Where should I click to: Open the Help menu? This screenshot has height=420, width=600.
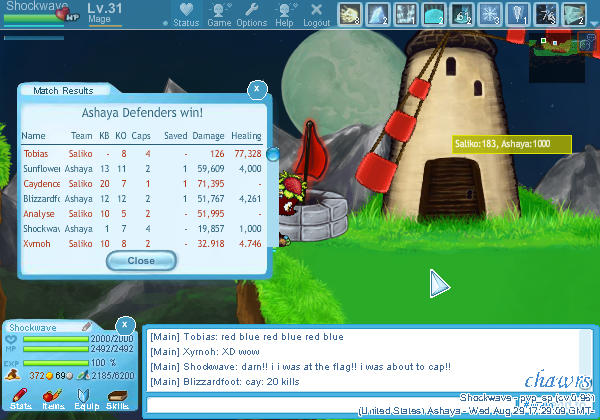284,16
